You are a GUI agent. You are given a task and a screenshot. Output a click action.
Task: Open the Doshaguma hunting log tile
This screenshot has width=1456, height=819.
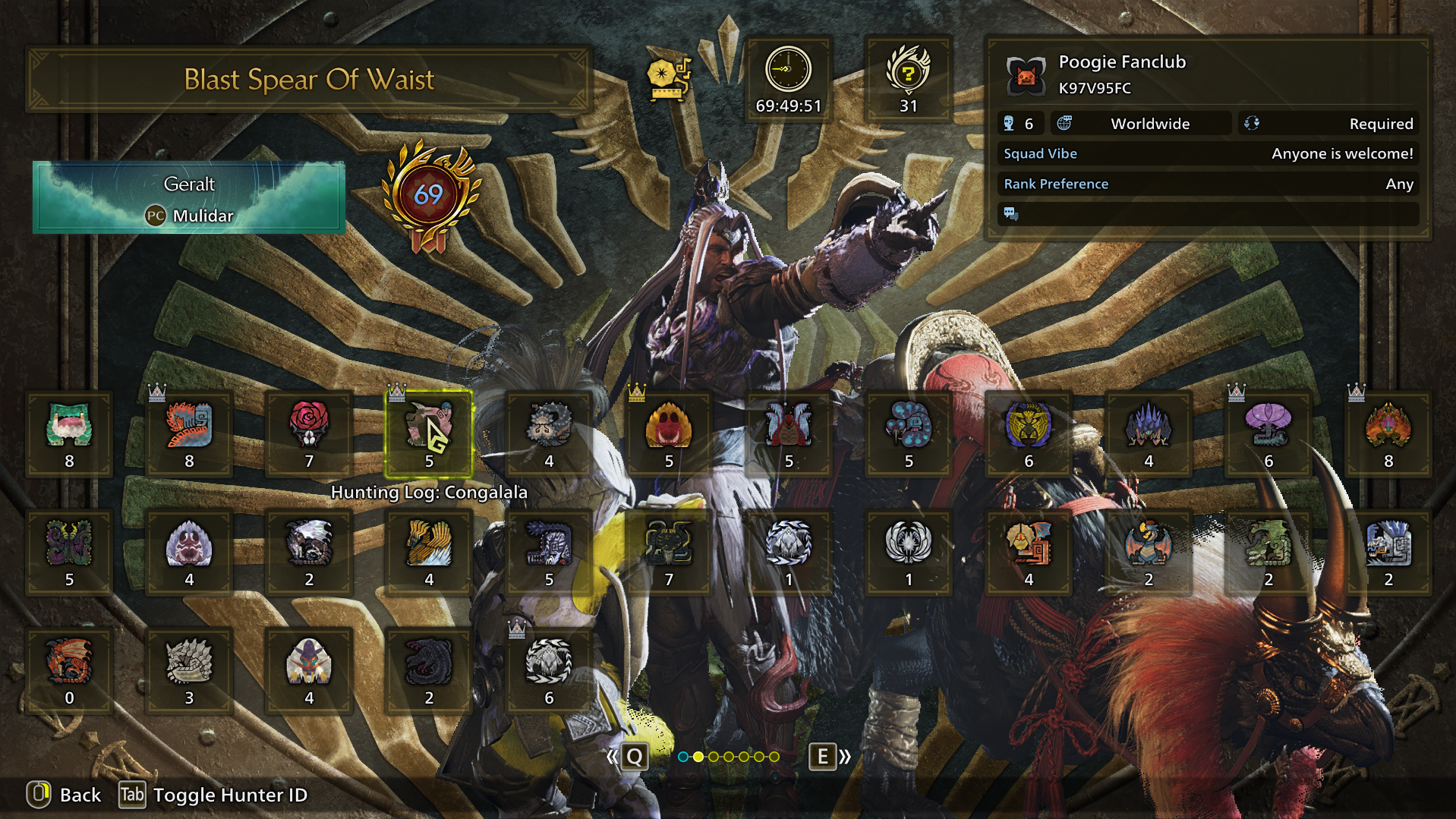(669, 433)
